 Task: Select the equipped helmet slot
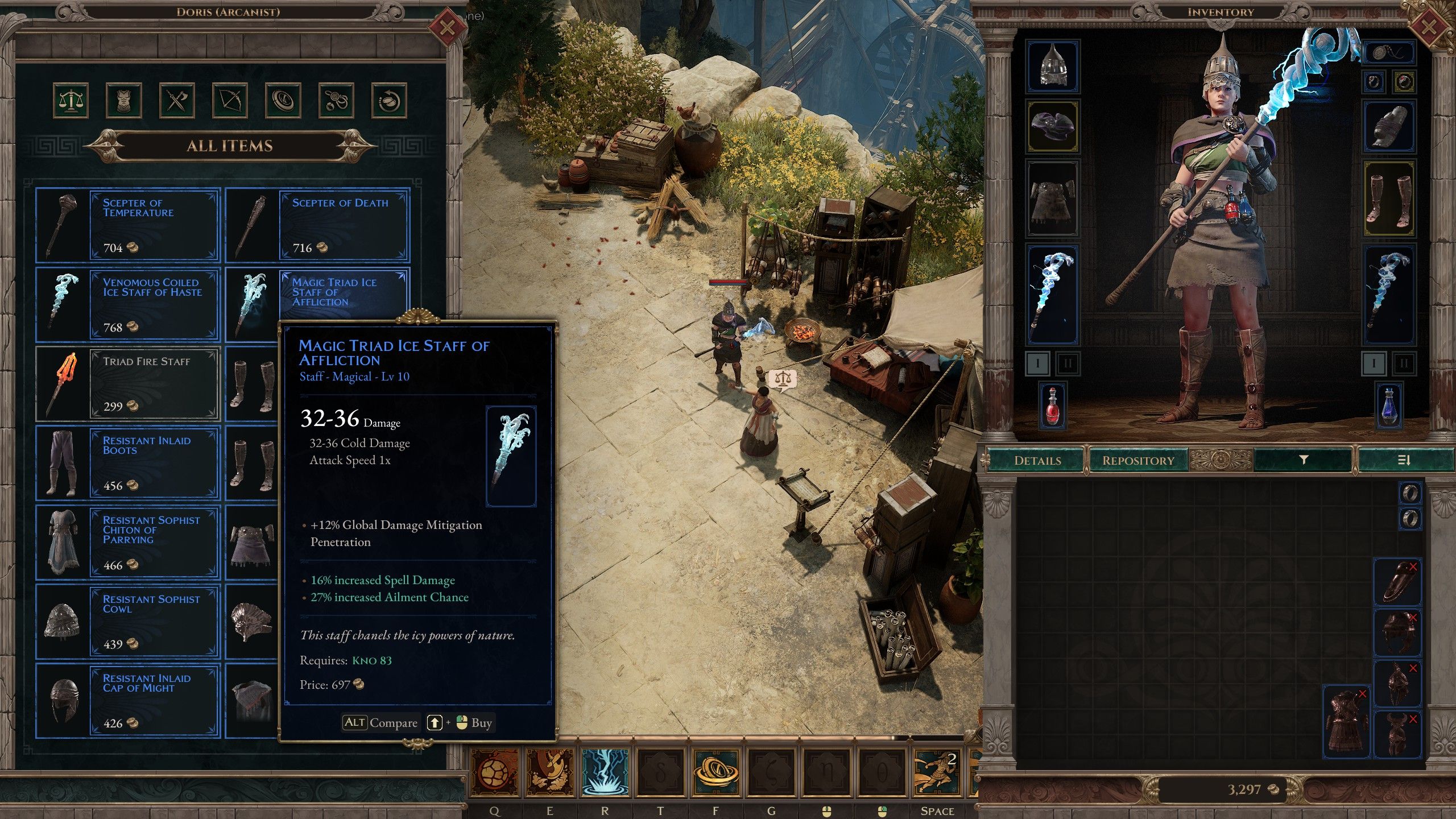(x=1053, y=66)
